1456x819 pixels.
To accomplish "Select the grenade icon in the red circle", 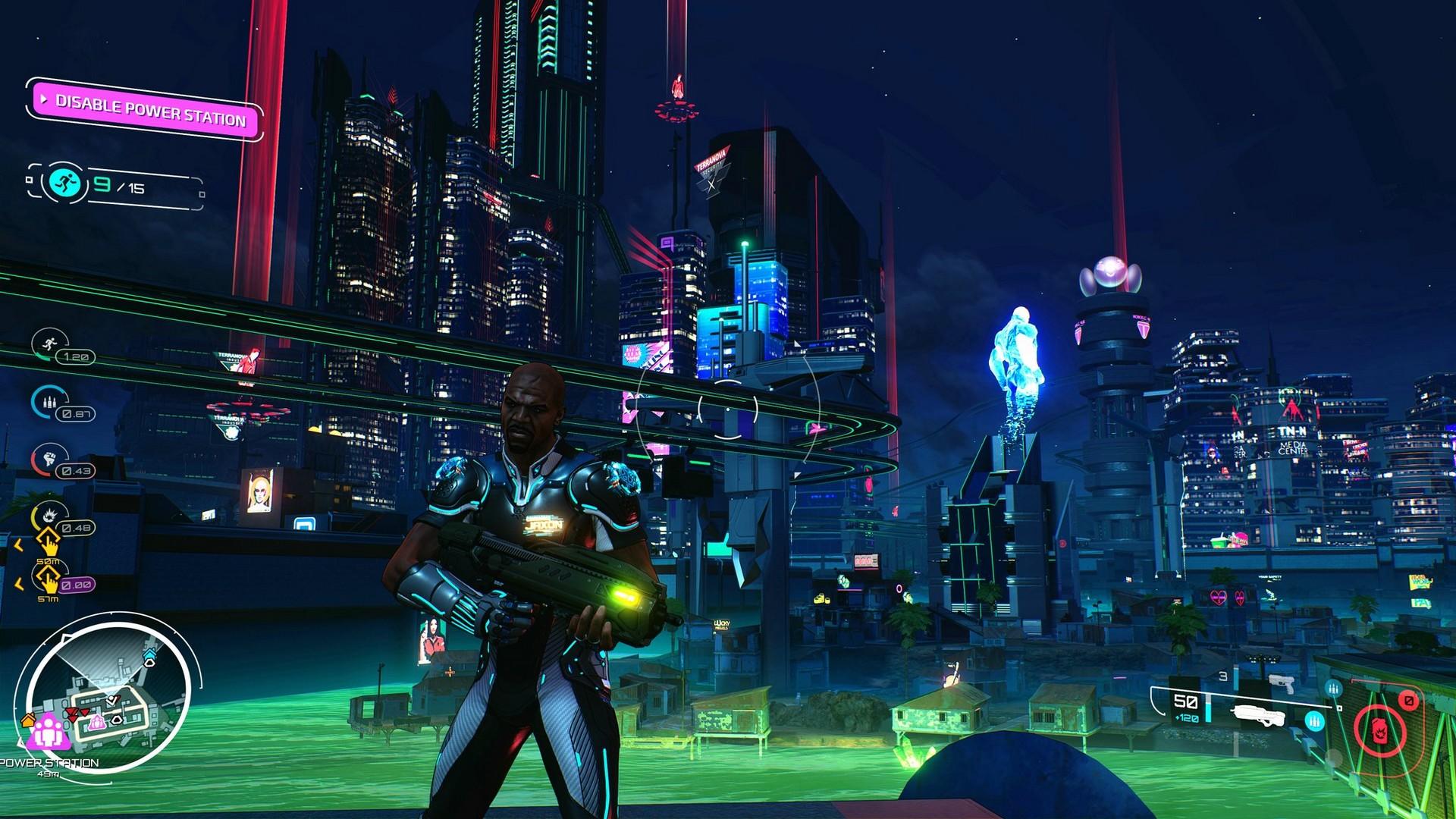I will (x=1379, y=732).
